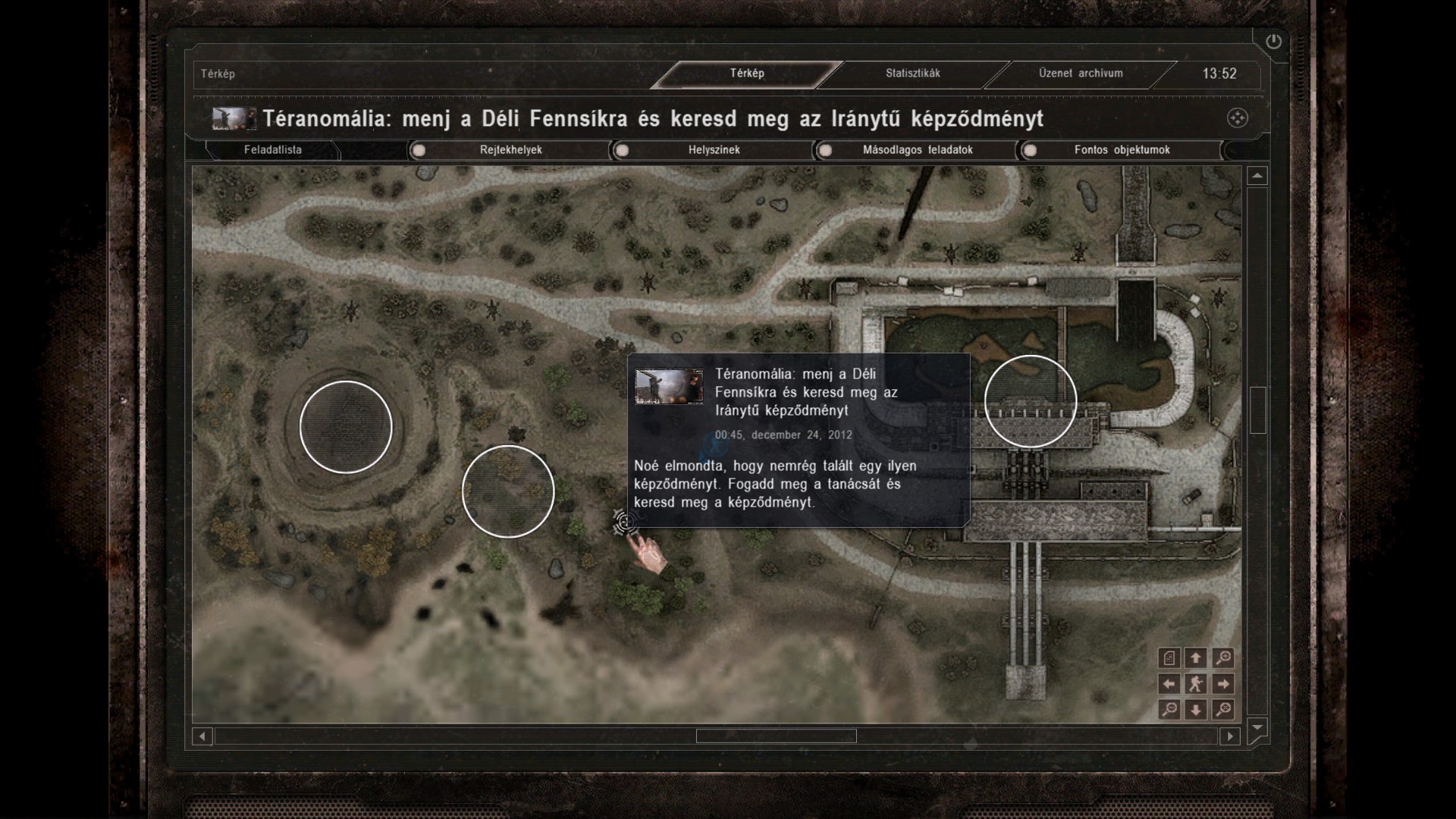This screenshot has width=1456, height=819.
Task: Zoom in the map with plus magnifier
Action: [x=1222, y=658]
